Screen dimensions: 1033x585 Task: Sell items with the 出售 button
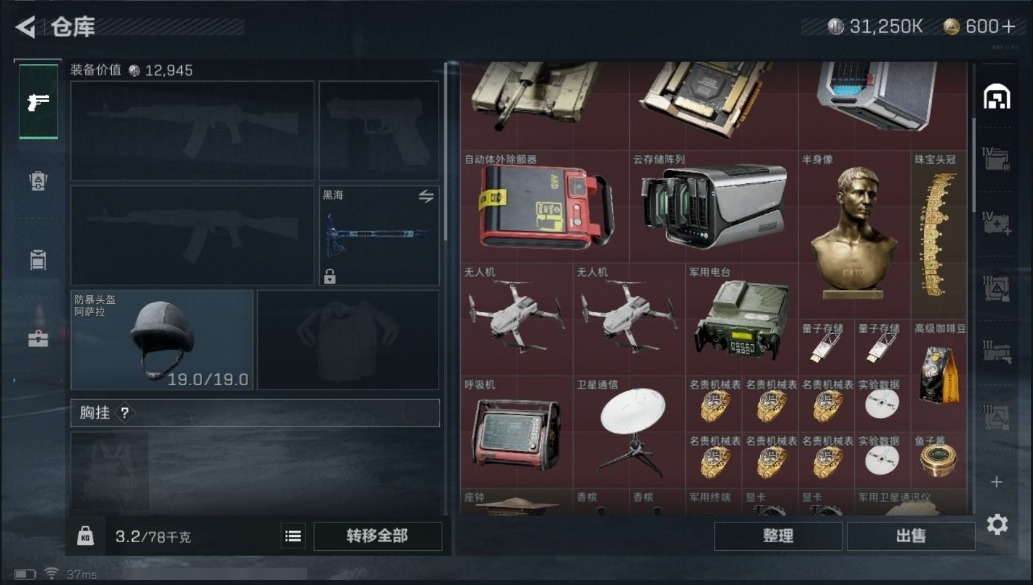pos(910,536)
